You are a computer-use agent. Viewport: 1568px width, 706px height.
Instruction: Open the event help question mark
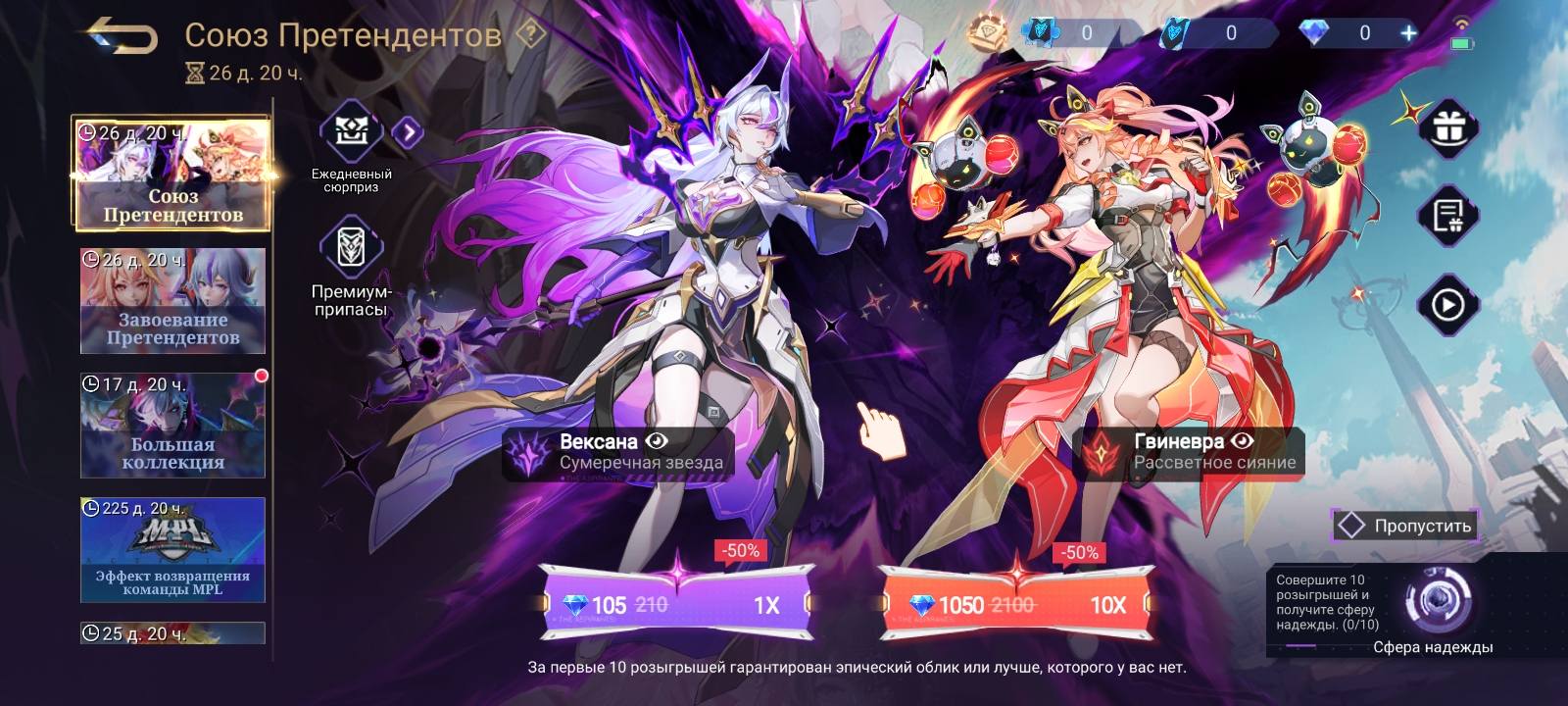coord(531,35)
